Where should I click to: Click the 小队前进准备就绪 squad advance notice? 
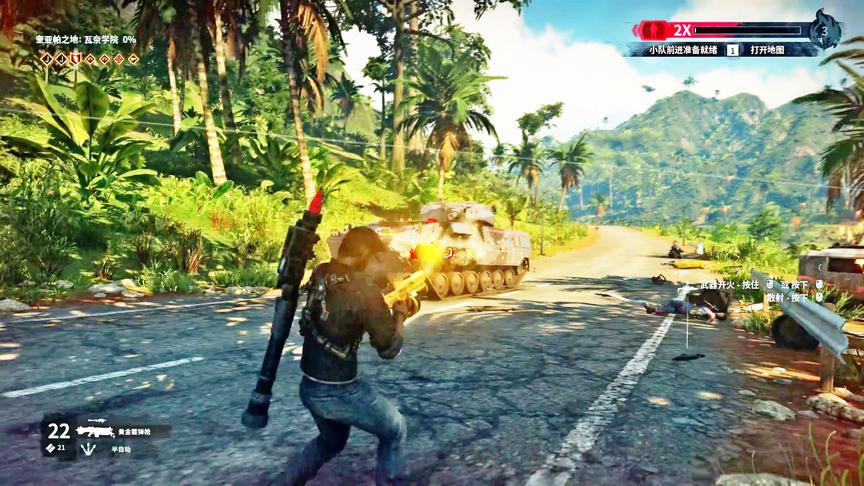pos(684,49)
